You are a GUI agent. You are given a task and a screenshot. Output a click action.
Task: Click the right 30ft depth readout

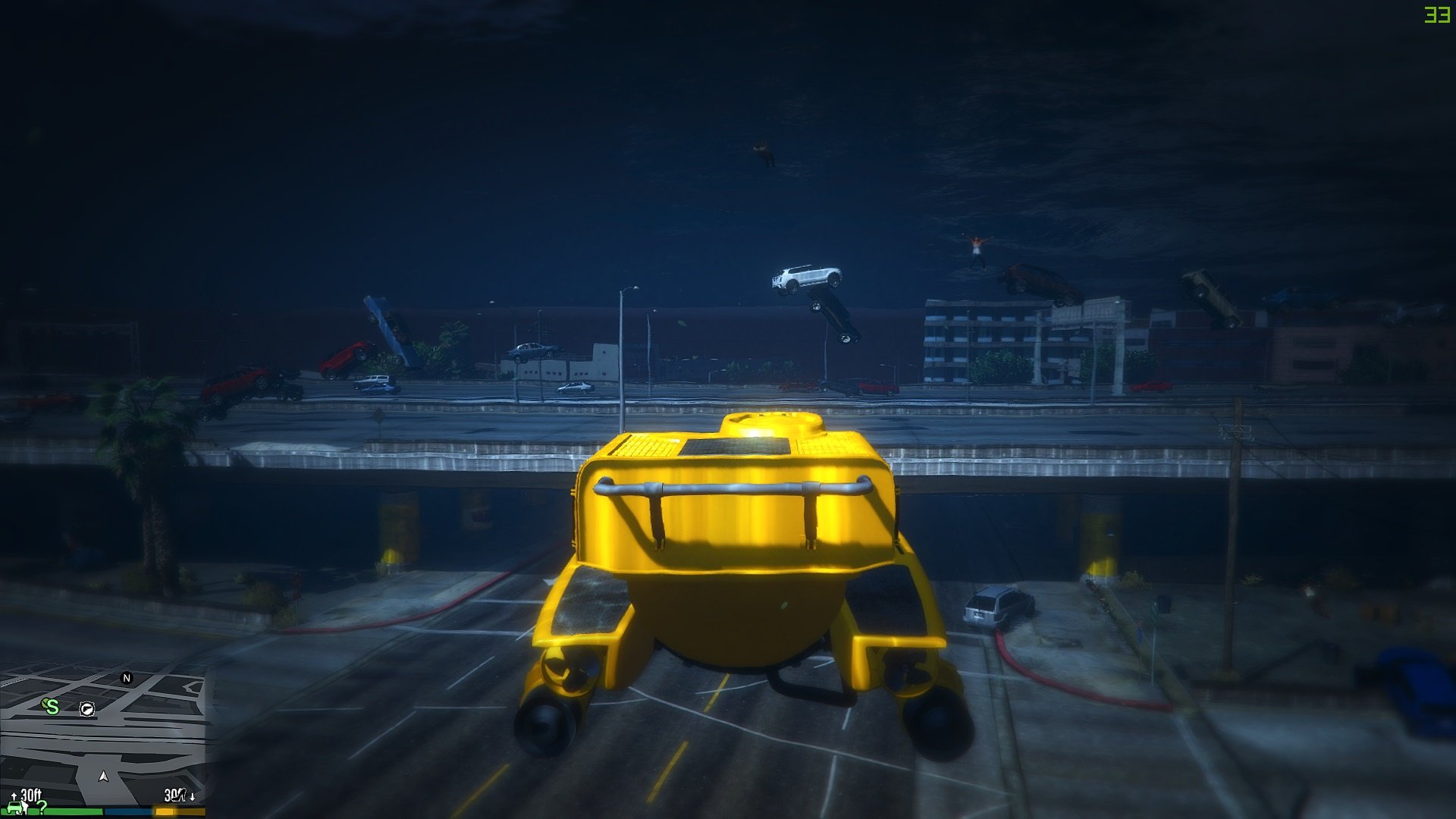[x=173, y=795]
